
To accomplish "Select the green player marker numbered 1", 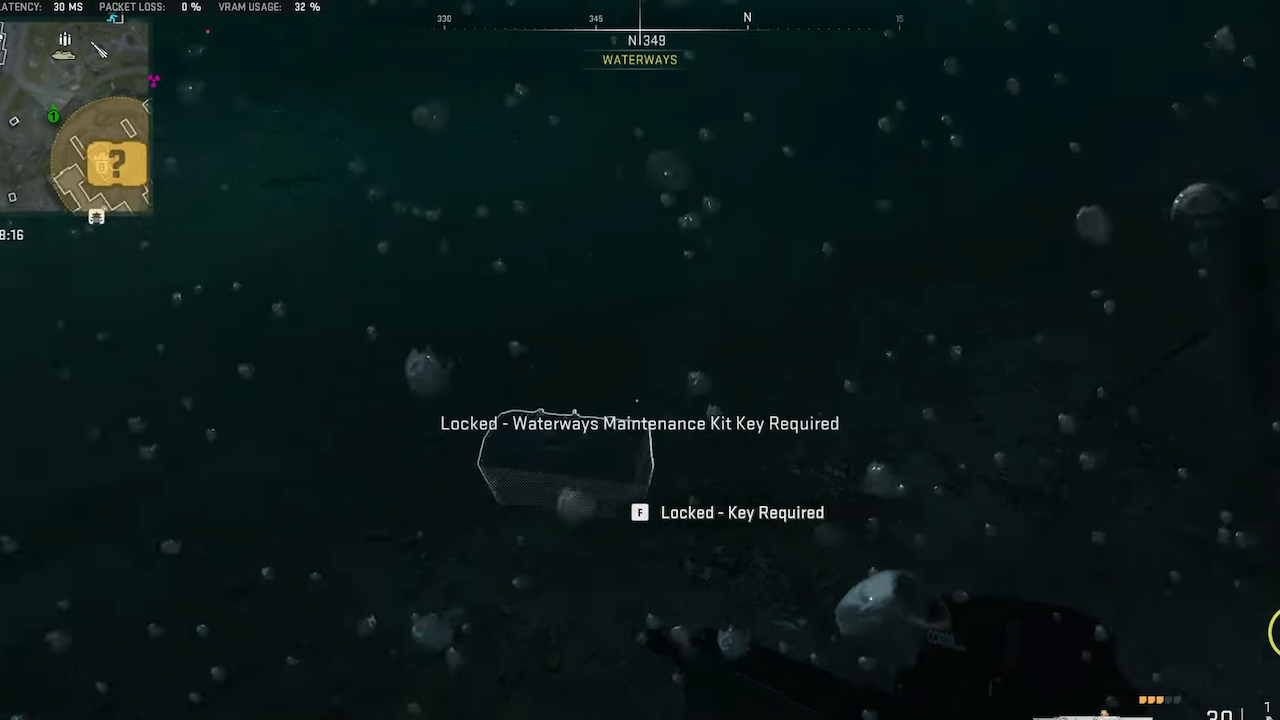I will 52,117.
